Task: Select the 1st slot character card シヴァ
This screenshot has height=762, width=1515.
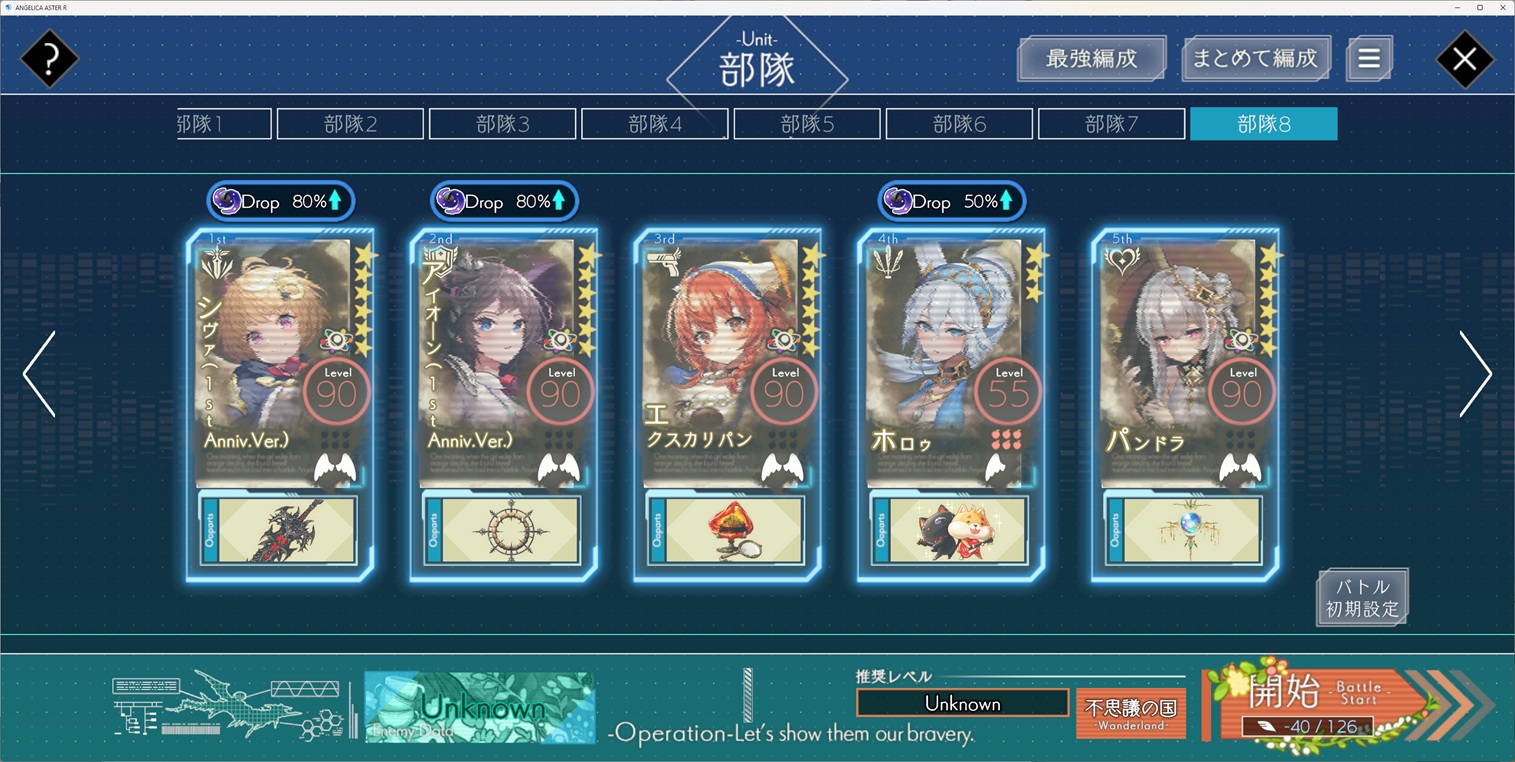Action: pyautogui.click(x=280, y=360)
